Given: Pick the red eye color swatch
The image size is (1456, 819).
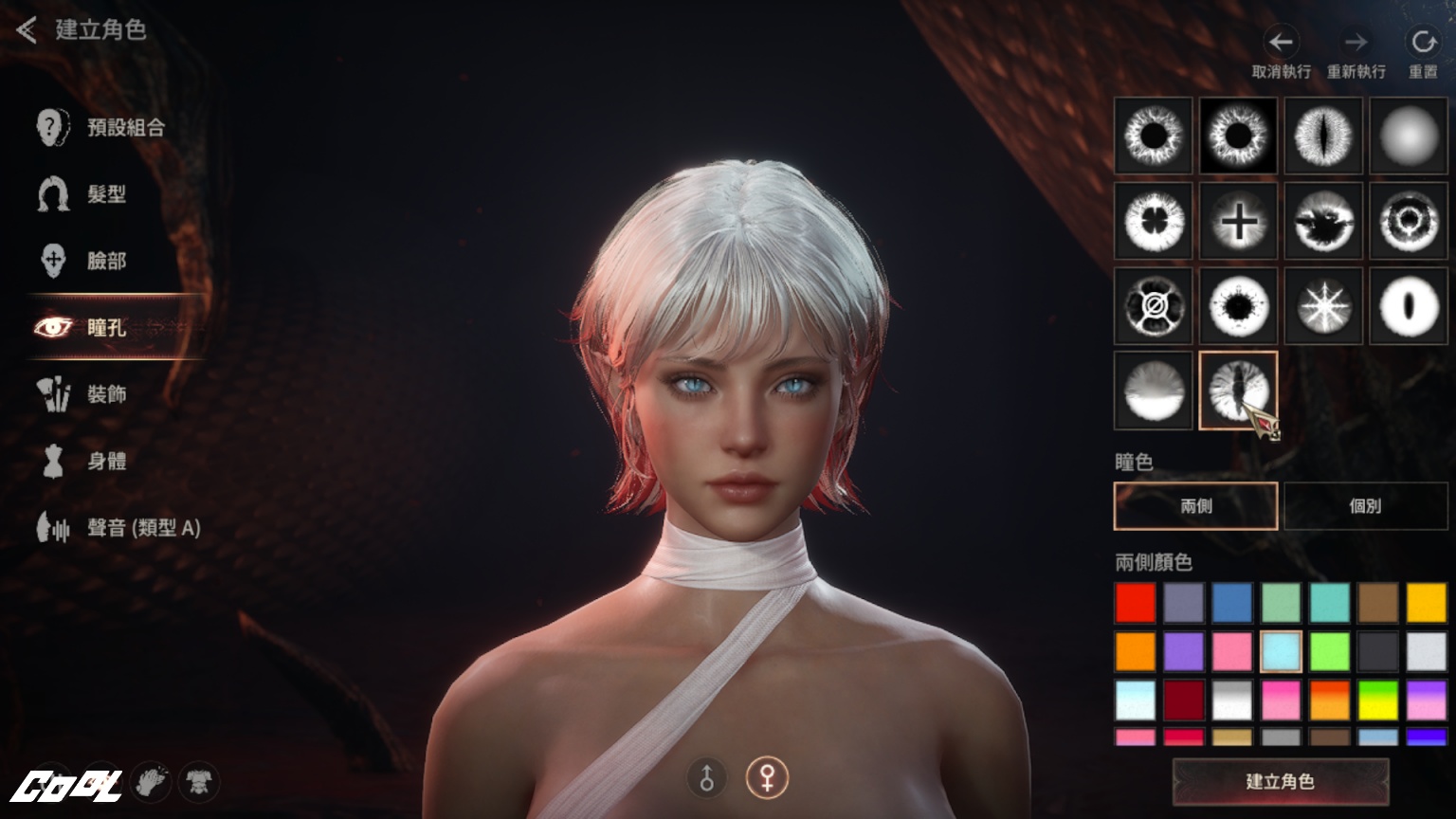Looking at the screenshot, I should coord(1136,603).
